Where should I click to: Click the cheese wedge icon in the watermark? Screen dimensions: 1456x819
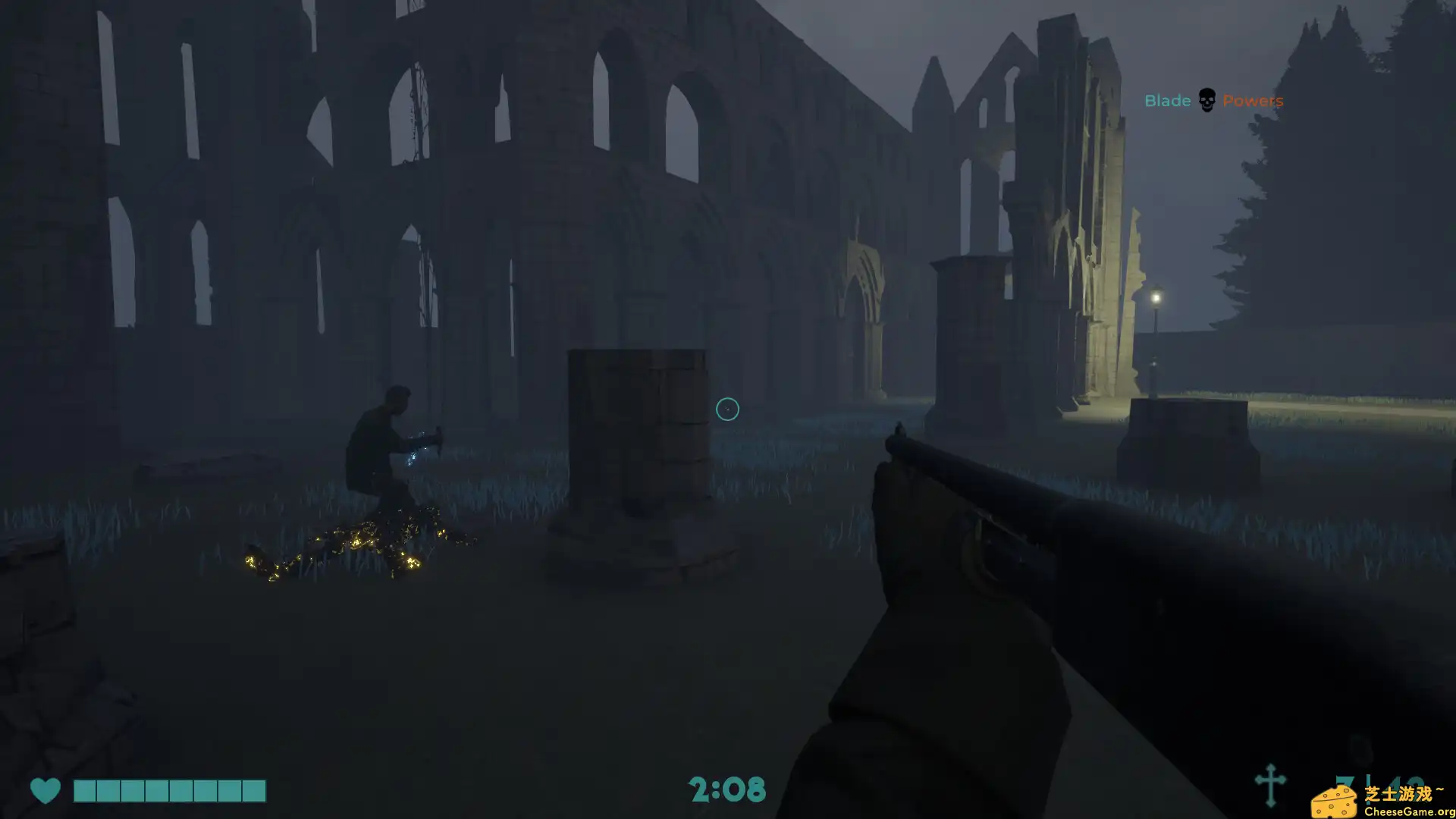click(1334, 802)
